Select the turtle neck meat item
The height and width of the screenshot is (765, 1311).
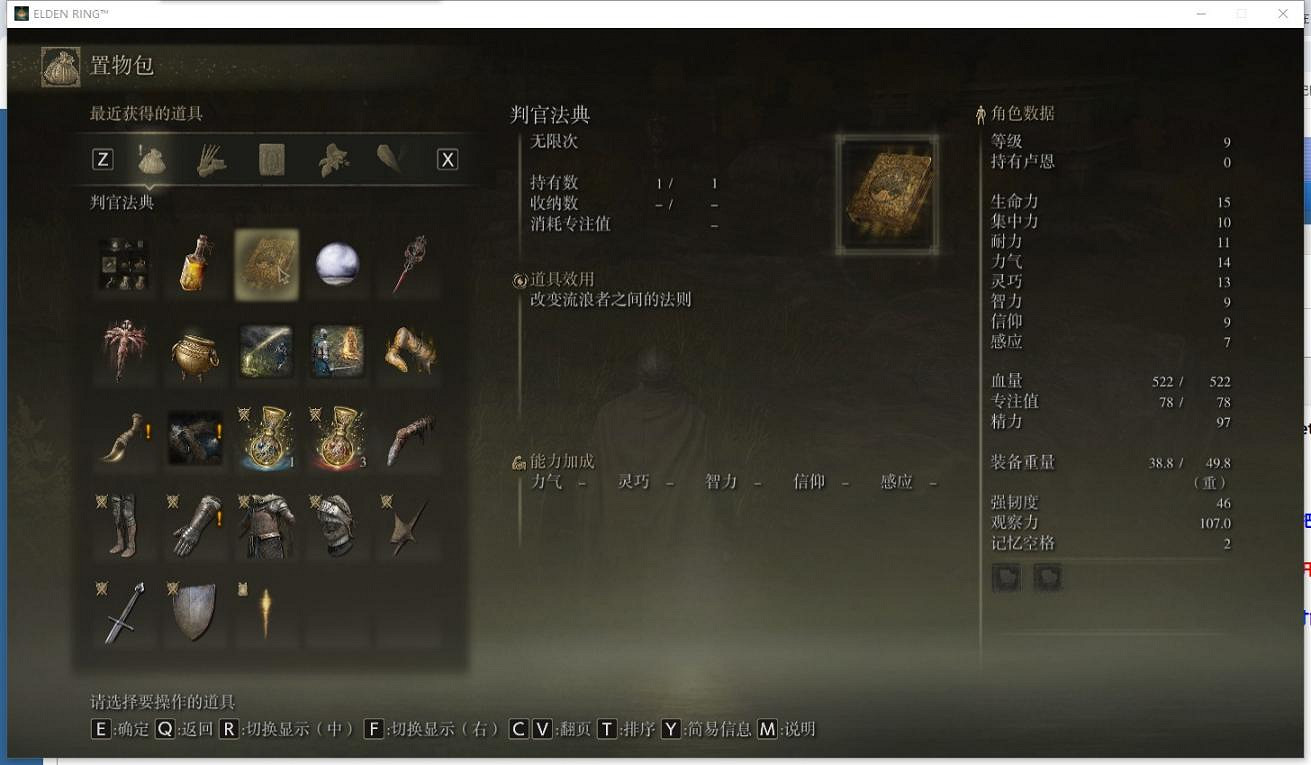pos(410,353)
